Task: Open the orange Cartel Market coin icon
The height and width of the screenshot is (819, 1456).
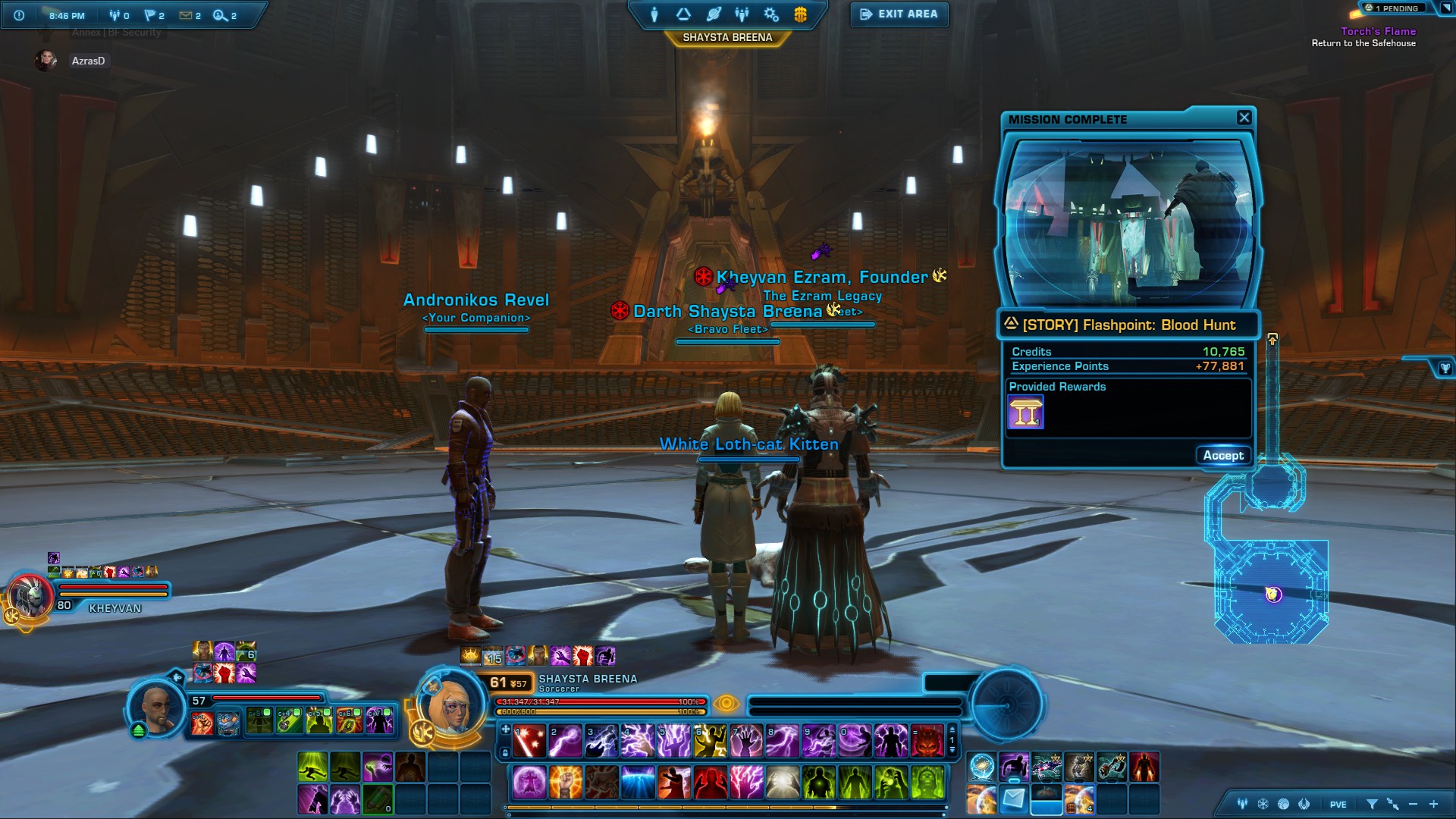Action: click(800, 14)
